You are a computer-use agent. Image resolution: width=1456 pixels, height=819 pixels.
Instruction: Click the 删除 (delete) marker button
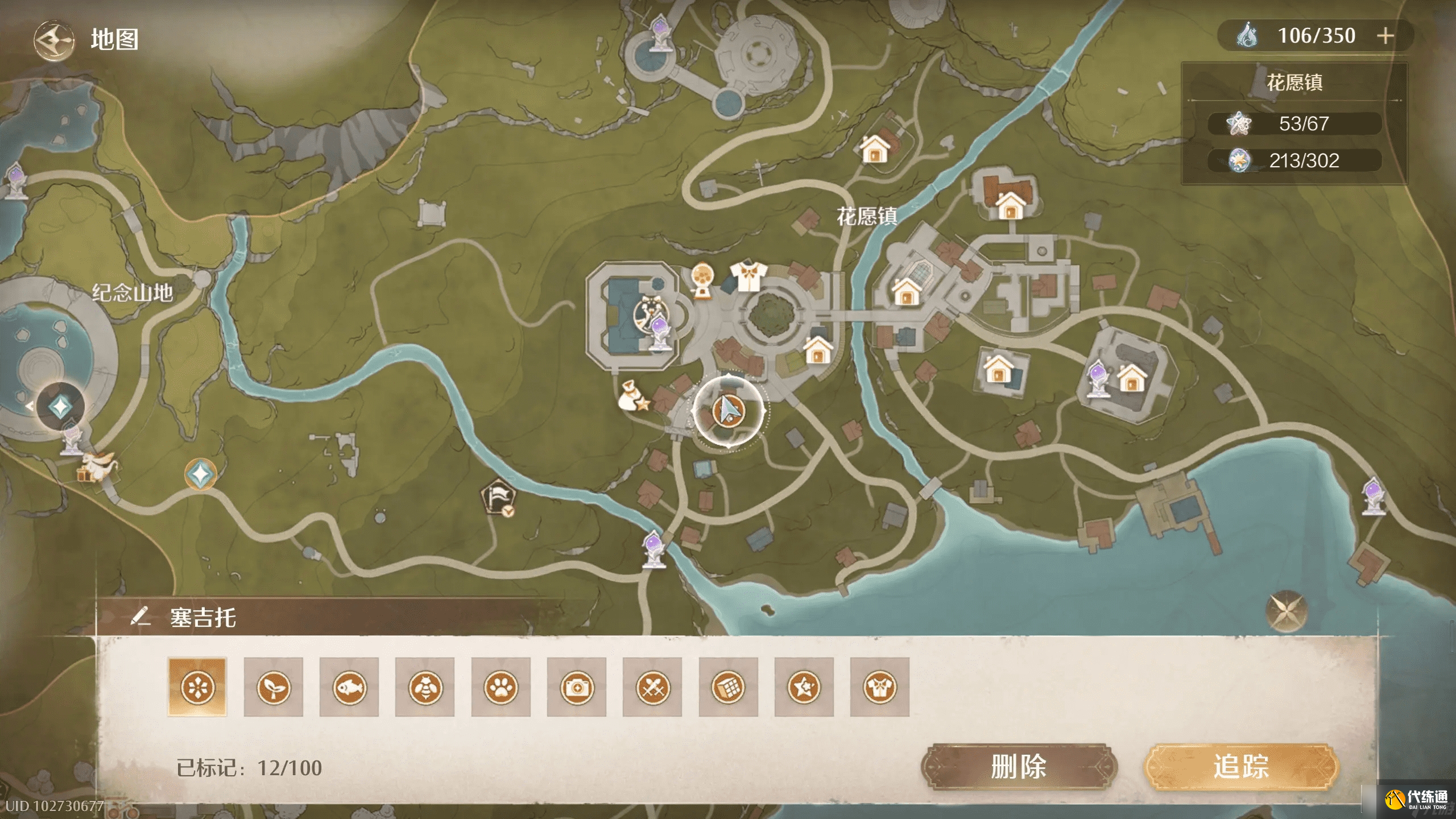[1018, 767]
